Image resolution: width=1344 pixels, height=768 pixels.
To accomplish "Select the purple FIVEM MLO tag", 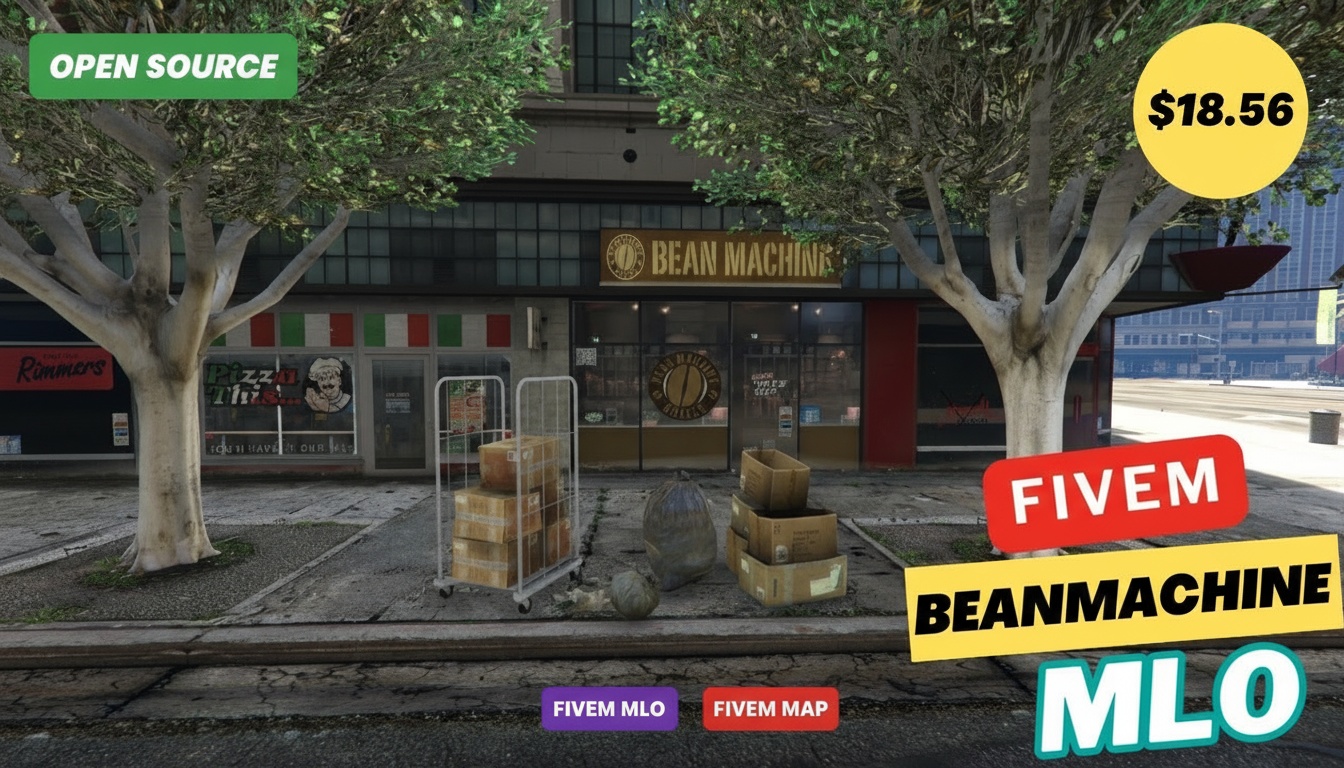I will click(x=609, y=709).
